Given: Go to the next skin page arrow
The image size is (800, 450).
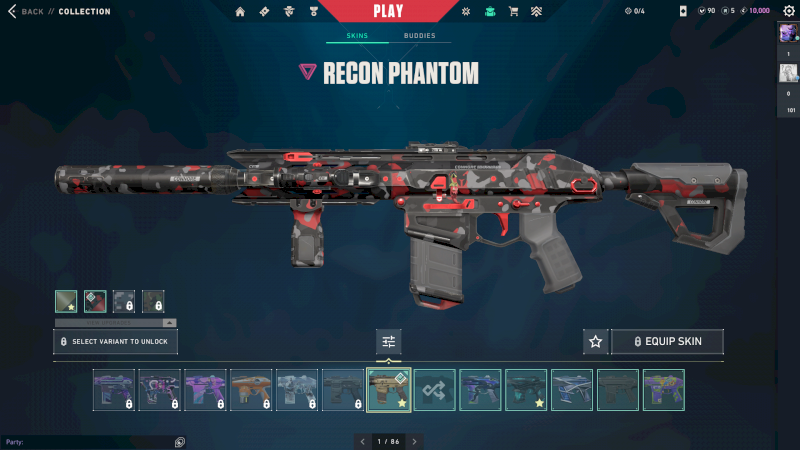Looking at the screenshot, I should pos(415,441).
